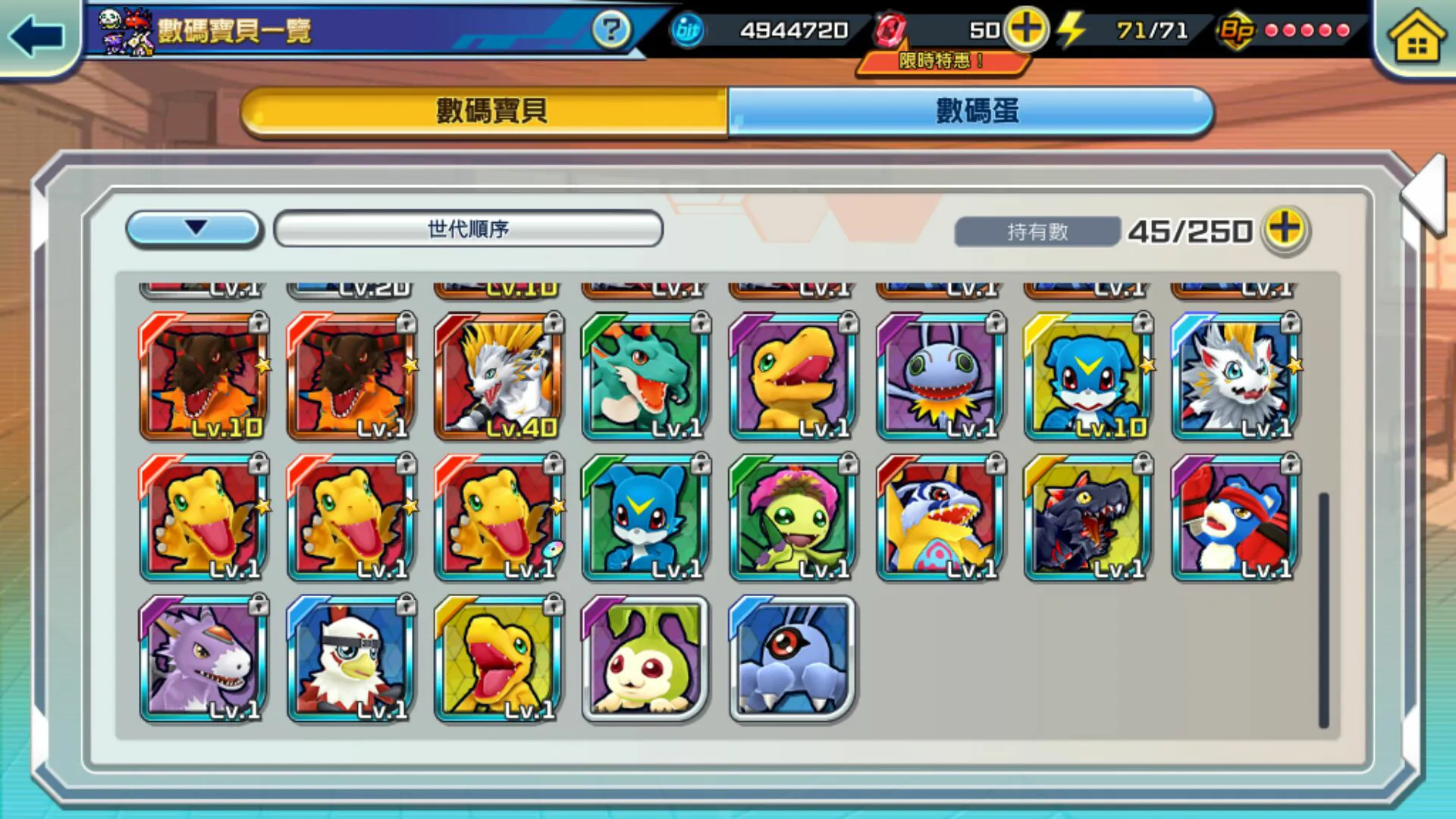Select the teal dragon Digimon tile

[646, 376]
